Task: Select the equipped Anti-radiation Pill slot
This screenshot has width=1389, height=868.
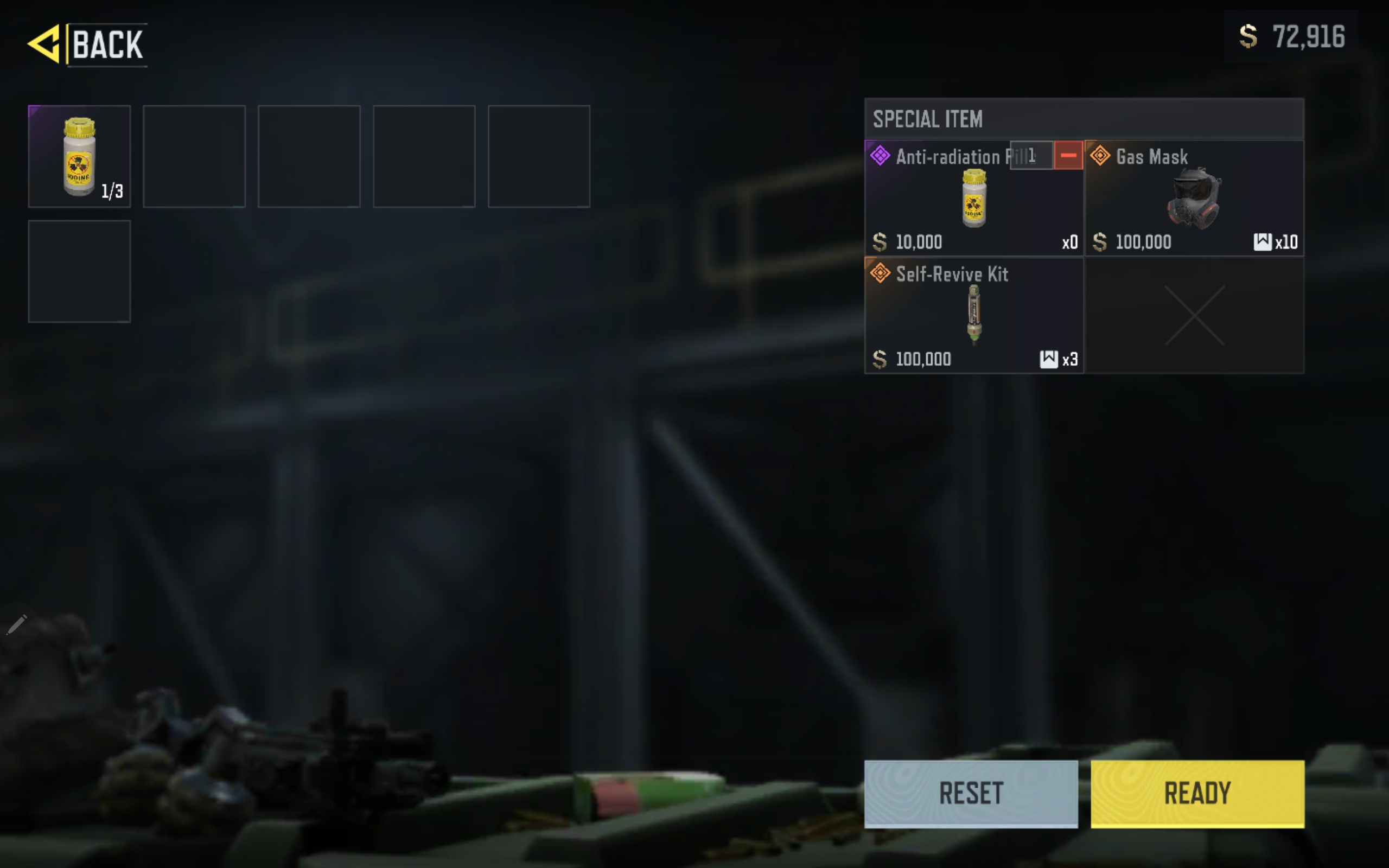Action: (79, 156)
